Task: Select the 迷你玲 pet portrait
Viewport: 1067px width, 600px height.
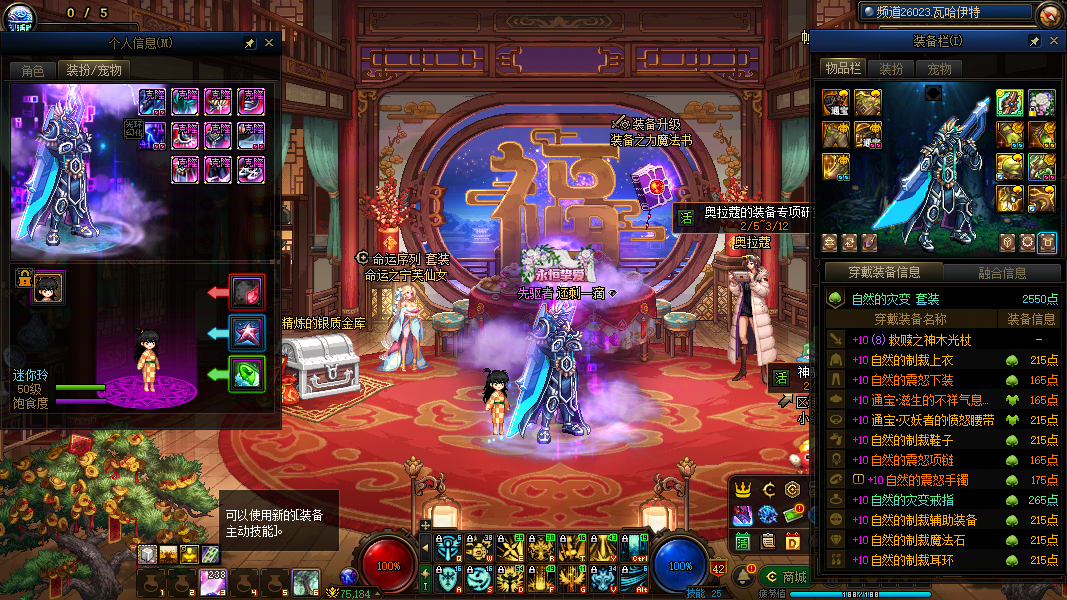Action: [x=48, y=288]
